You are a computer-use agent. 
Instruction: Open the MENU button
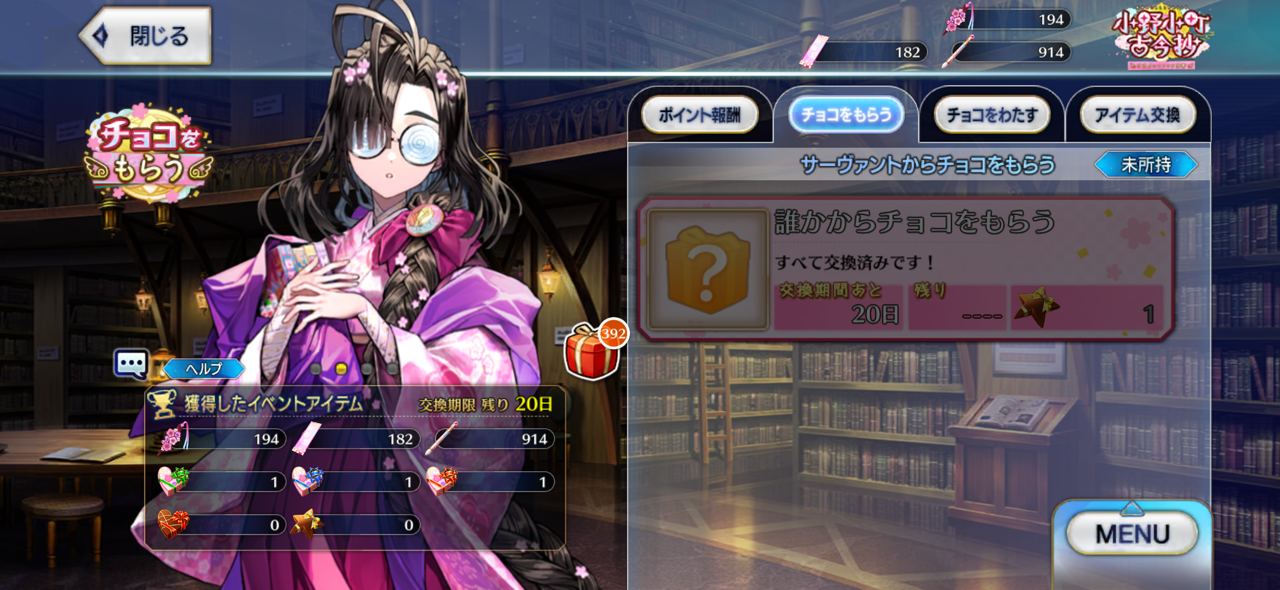tap(1132, 533)
